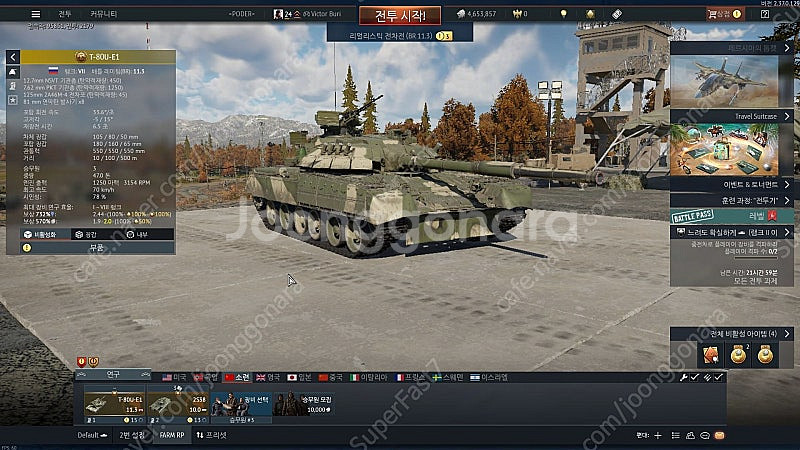
Task: Open the hamburger main menu
Action: (x=35, y=14)
